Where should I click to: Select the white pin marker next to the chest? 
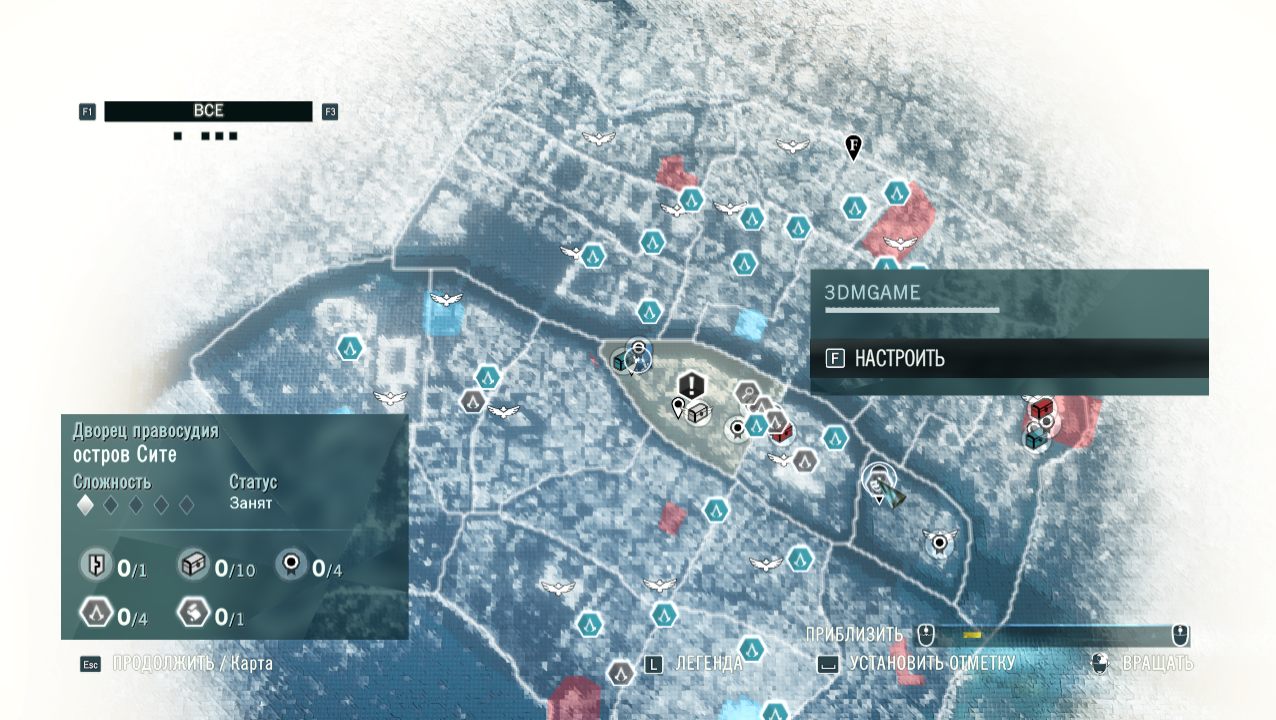[x=678, y=407]
